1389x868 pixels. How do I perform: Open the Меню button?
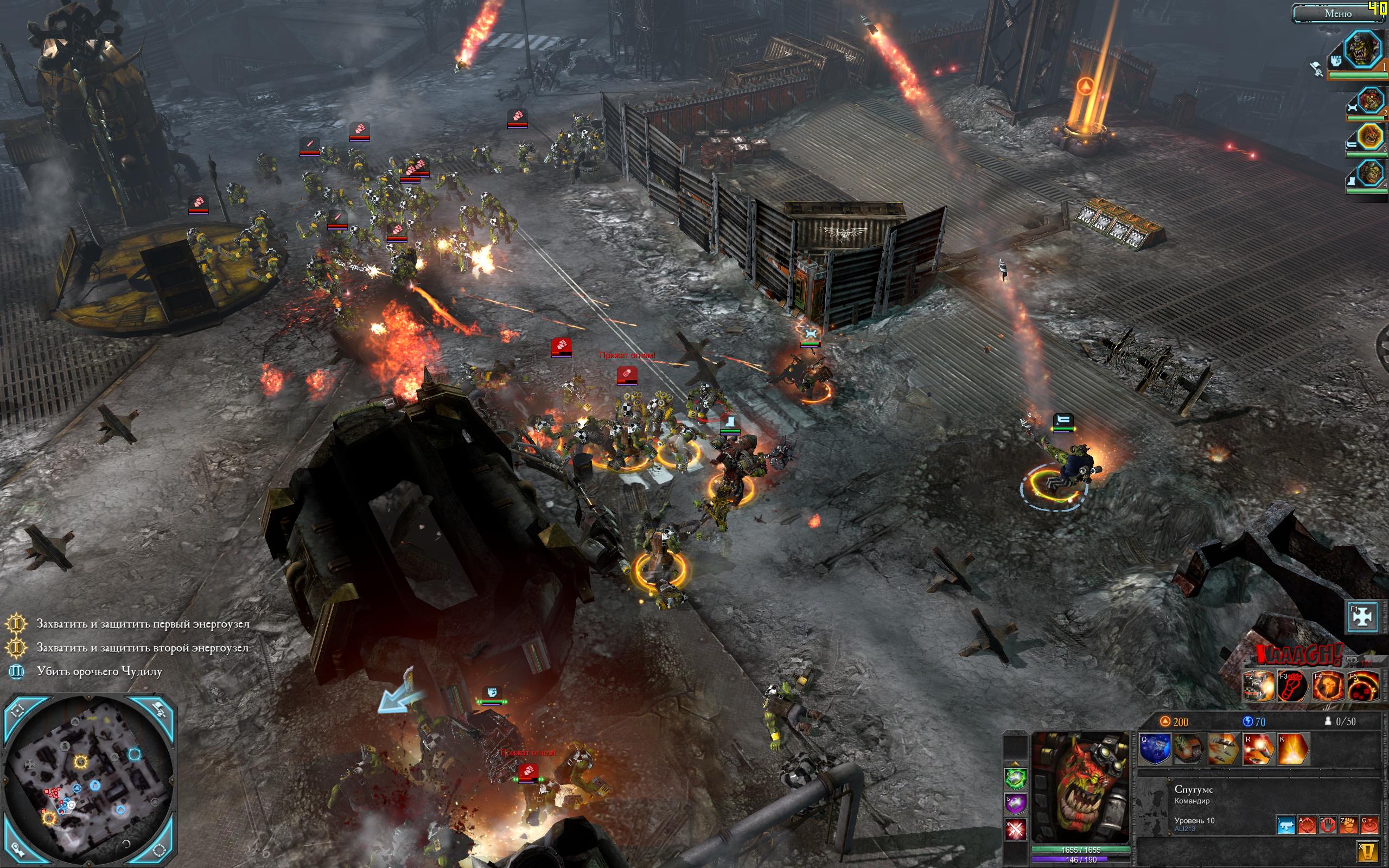[x=1337, y=13]
